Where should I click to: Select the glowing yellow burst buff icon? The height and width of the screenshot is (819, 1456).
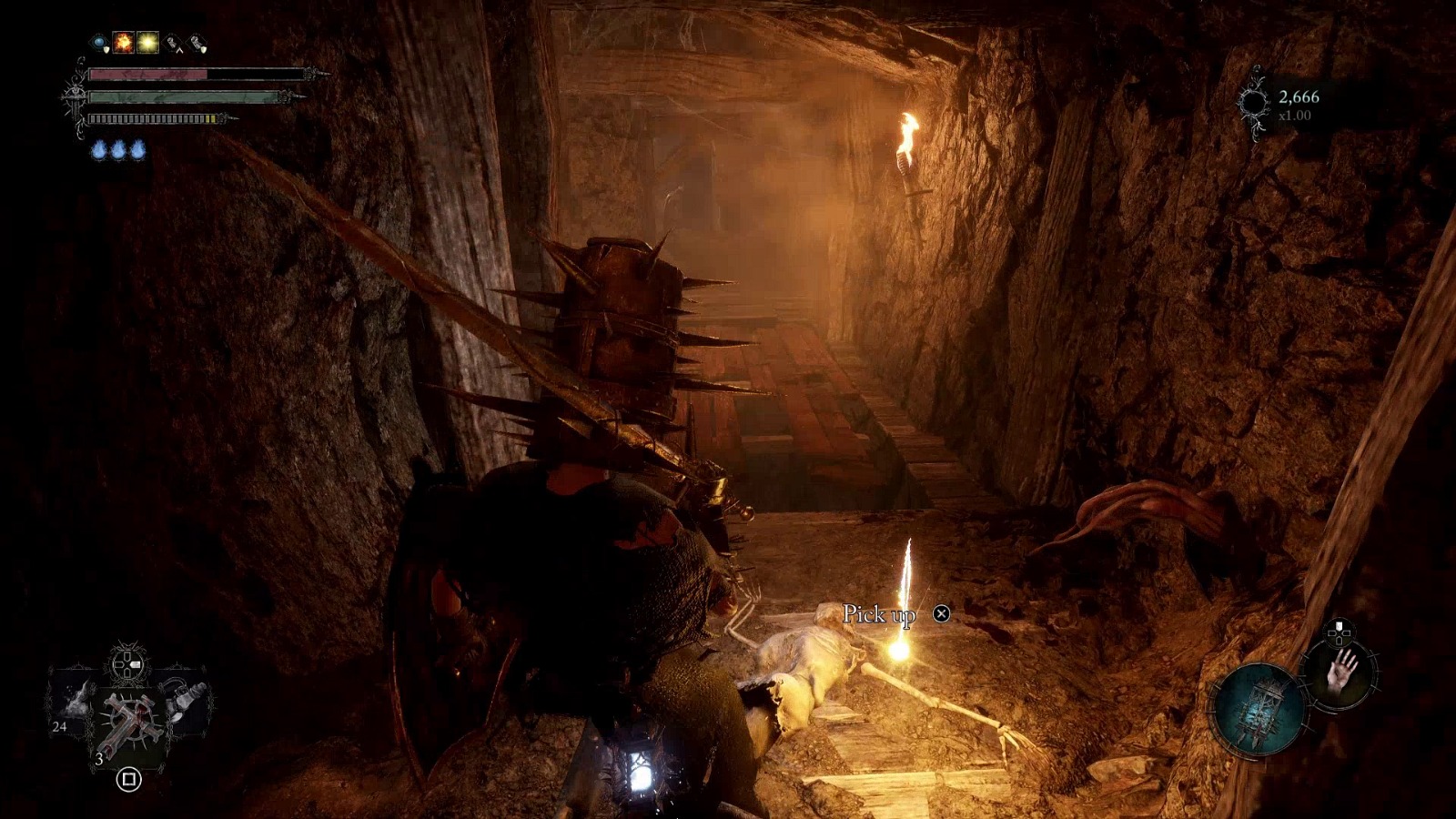coord(147,42)
